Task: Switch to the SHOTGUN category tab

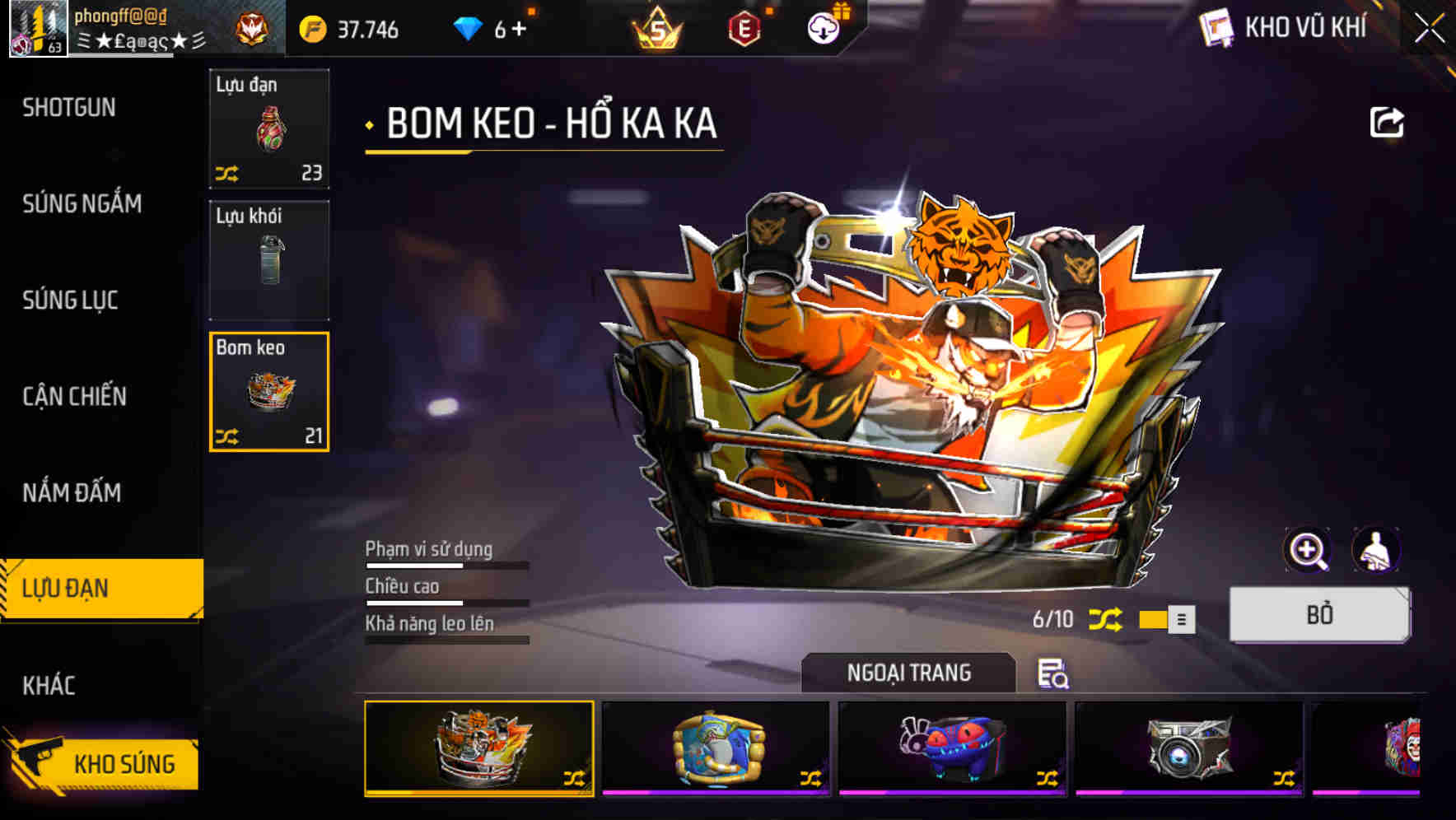Action: 68,107
